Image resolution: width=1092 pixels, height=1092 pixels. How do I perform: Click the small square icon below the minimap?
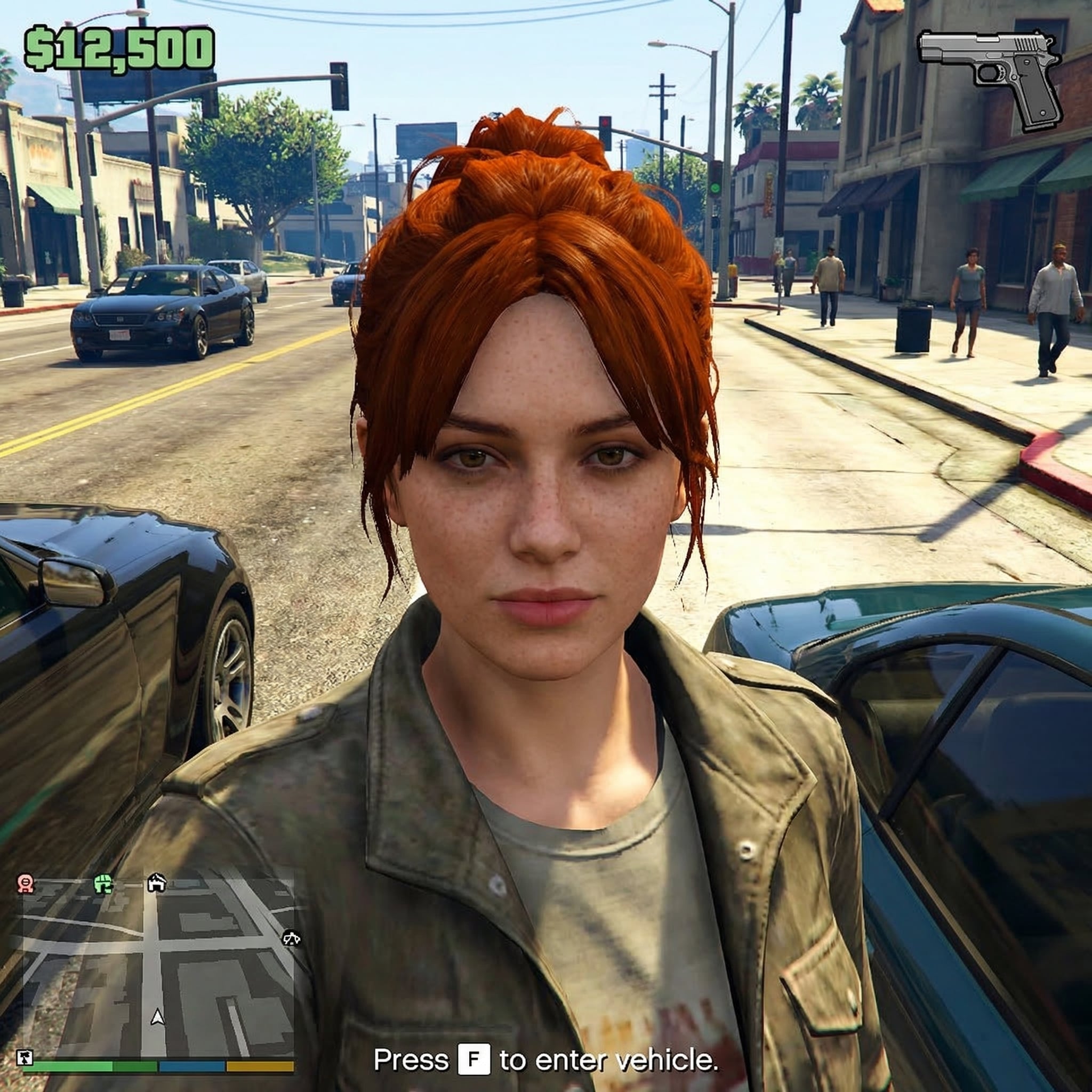25,1057
